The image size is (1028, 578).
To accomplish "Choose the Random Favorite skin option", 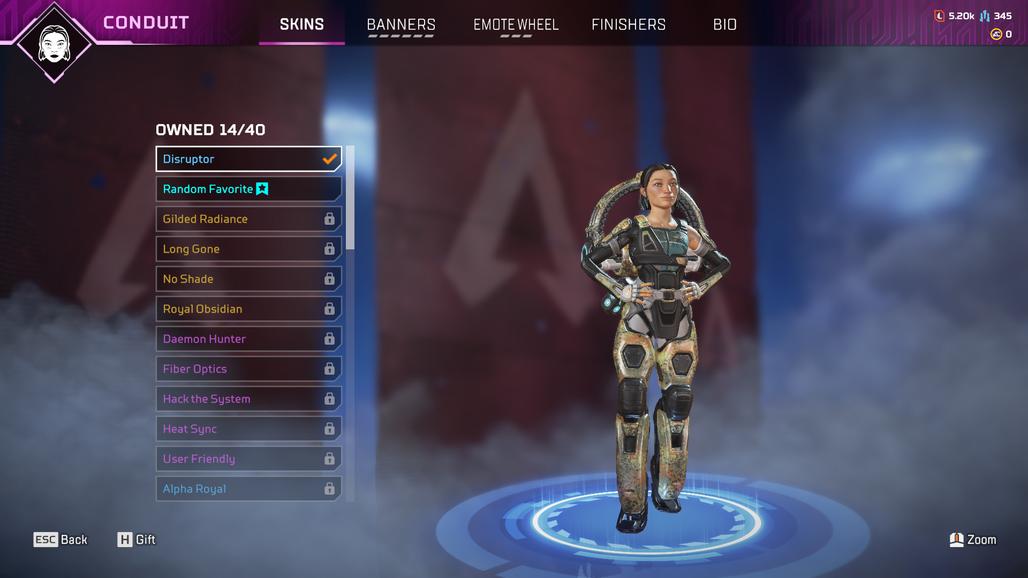I will tap(248, 189).
